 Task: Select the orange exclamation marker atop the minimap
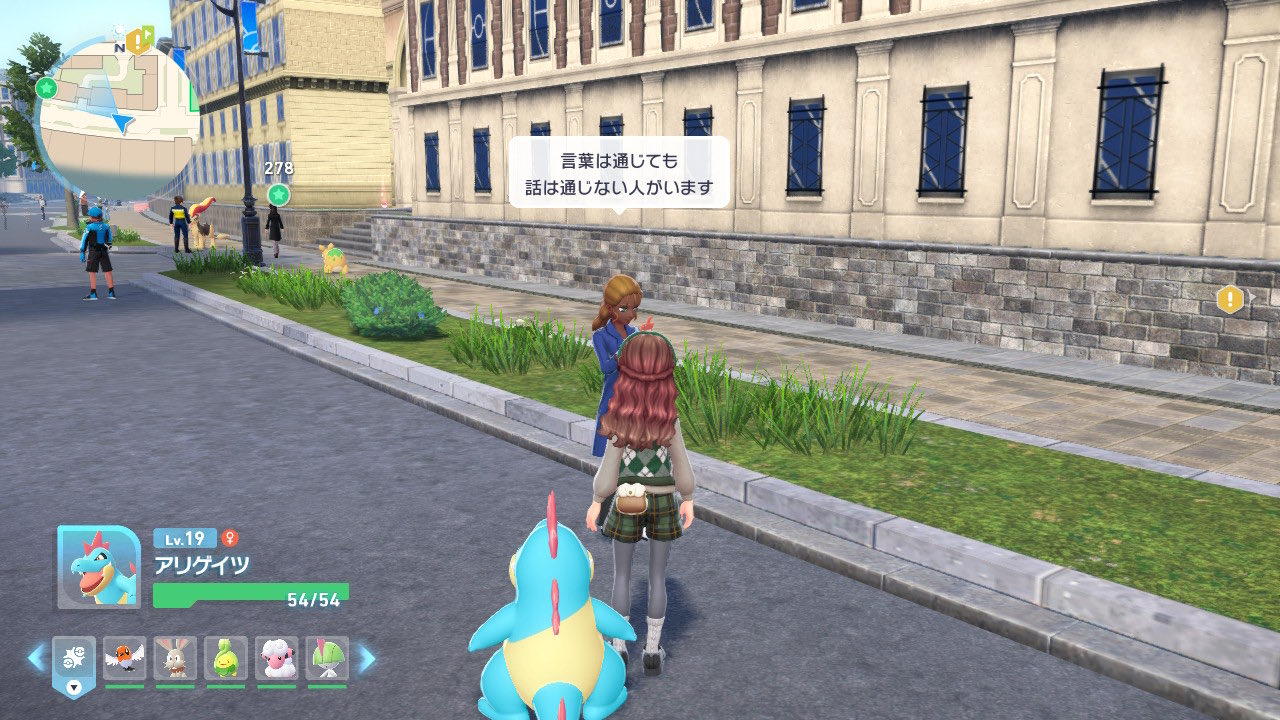point(137,41)
